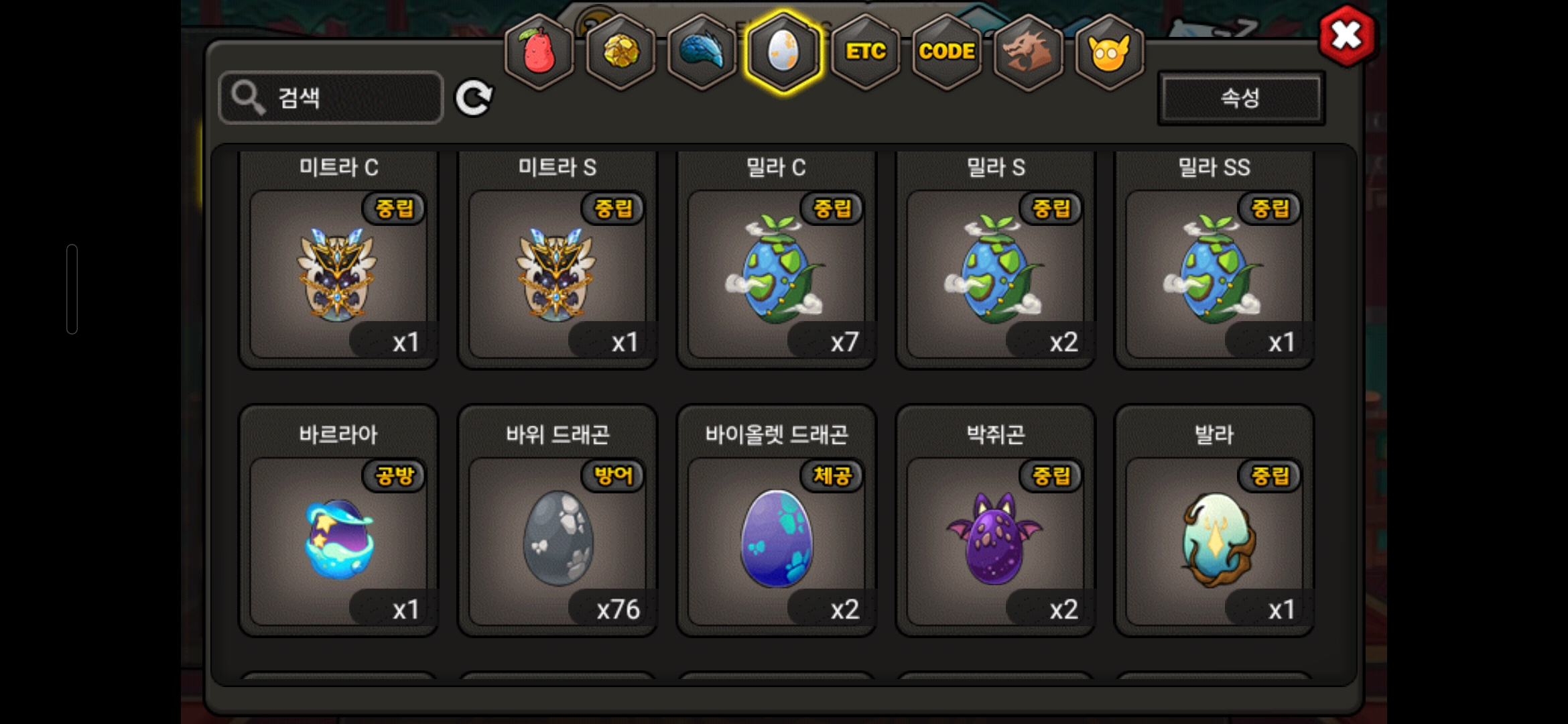This screenshot has width=1568, height=724.
Task: Open the blue dragon scale tab
Action: click(702, 52)
